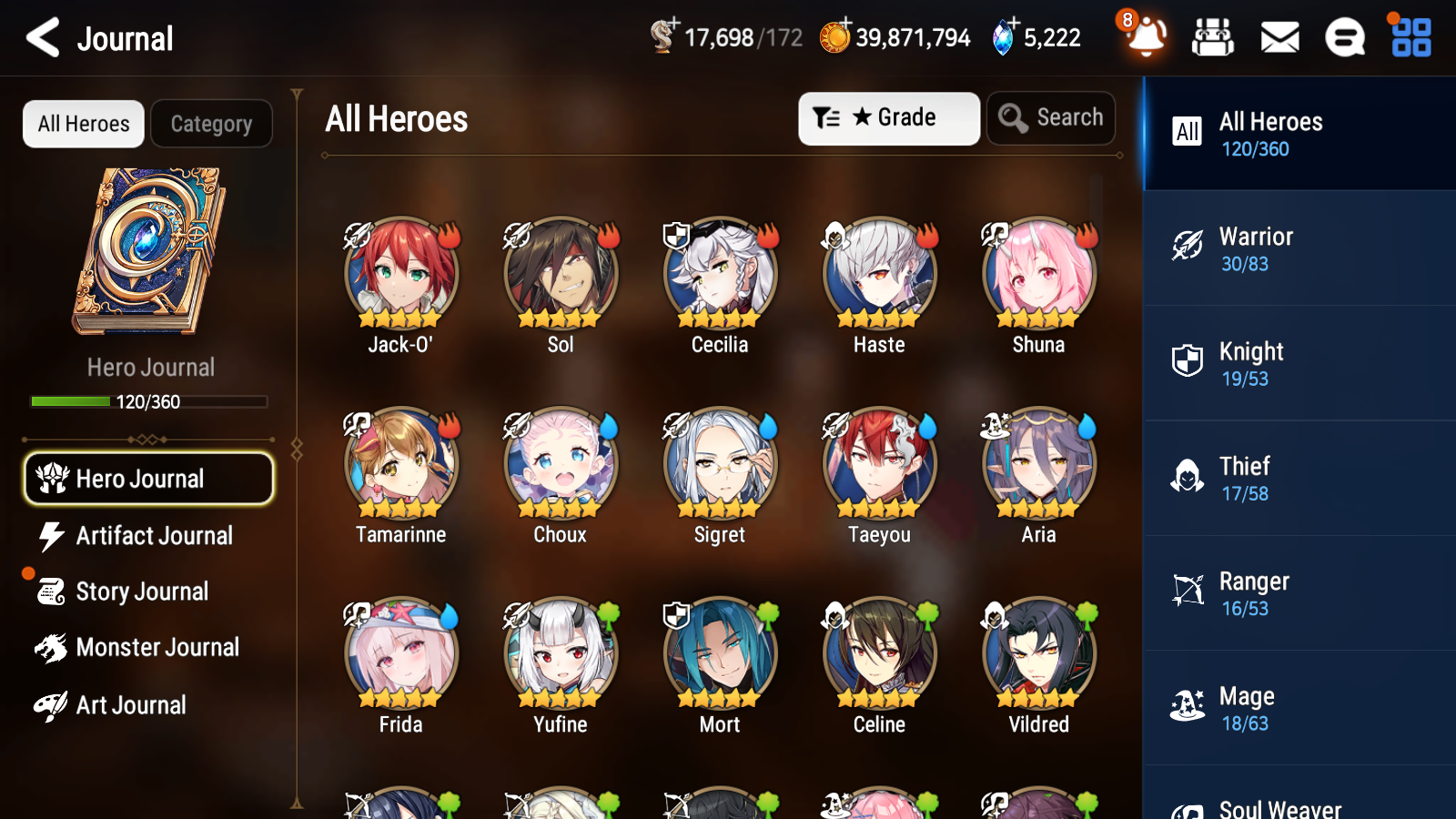Open the Art Journal
The height and width of the screenshot is (819, 1456).
click(x=132, y=704)
